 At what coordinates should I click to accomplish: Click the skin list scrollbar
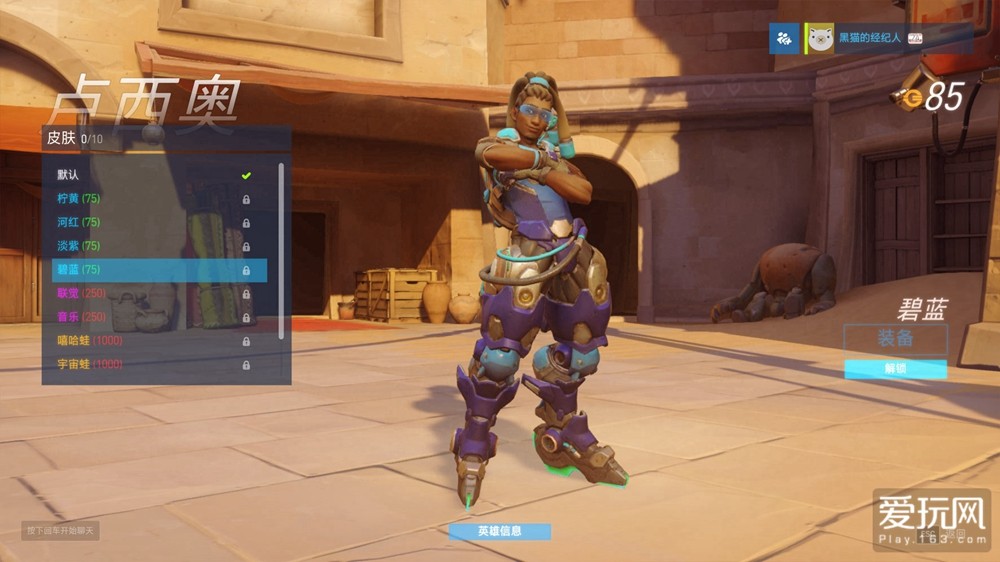[282, 250]
